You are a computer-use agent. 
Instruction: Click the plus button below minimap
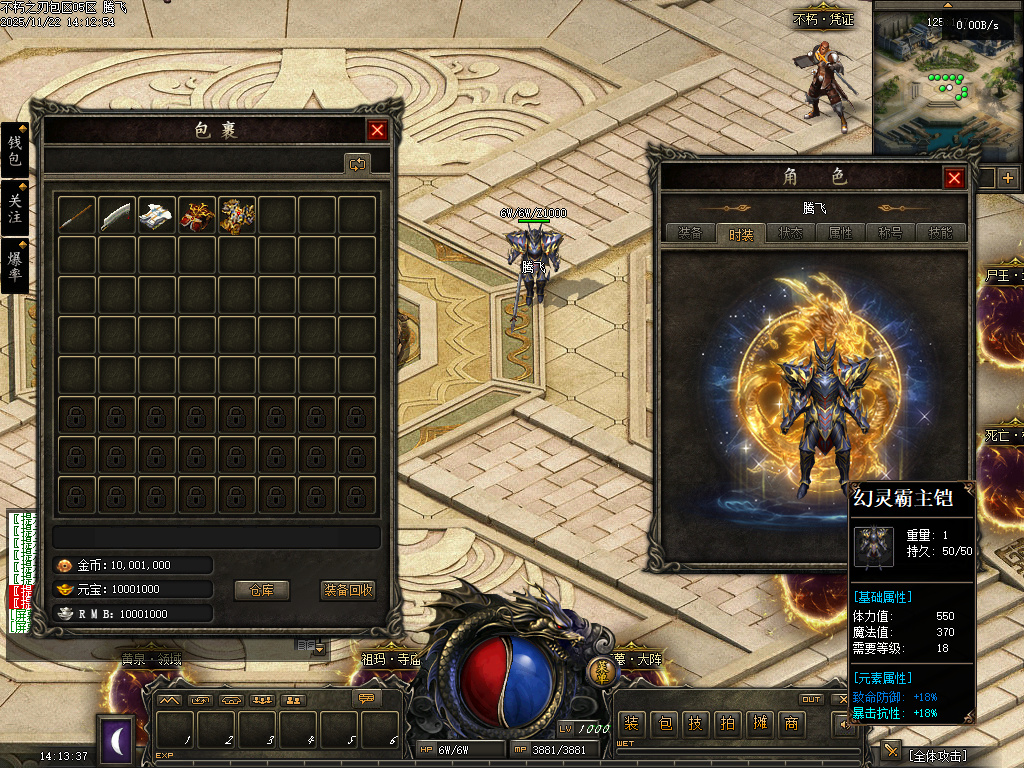tap(1007, 179)
